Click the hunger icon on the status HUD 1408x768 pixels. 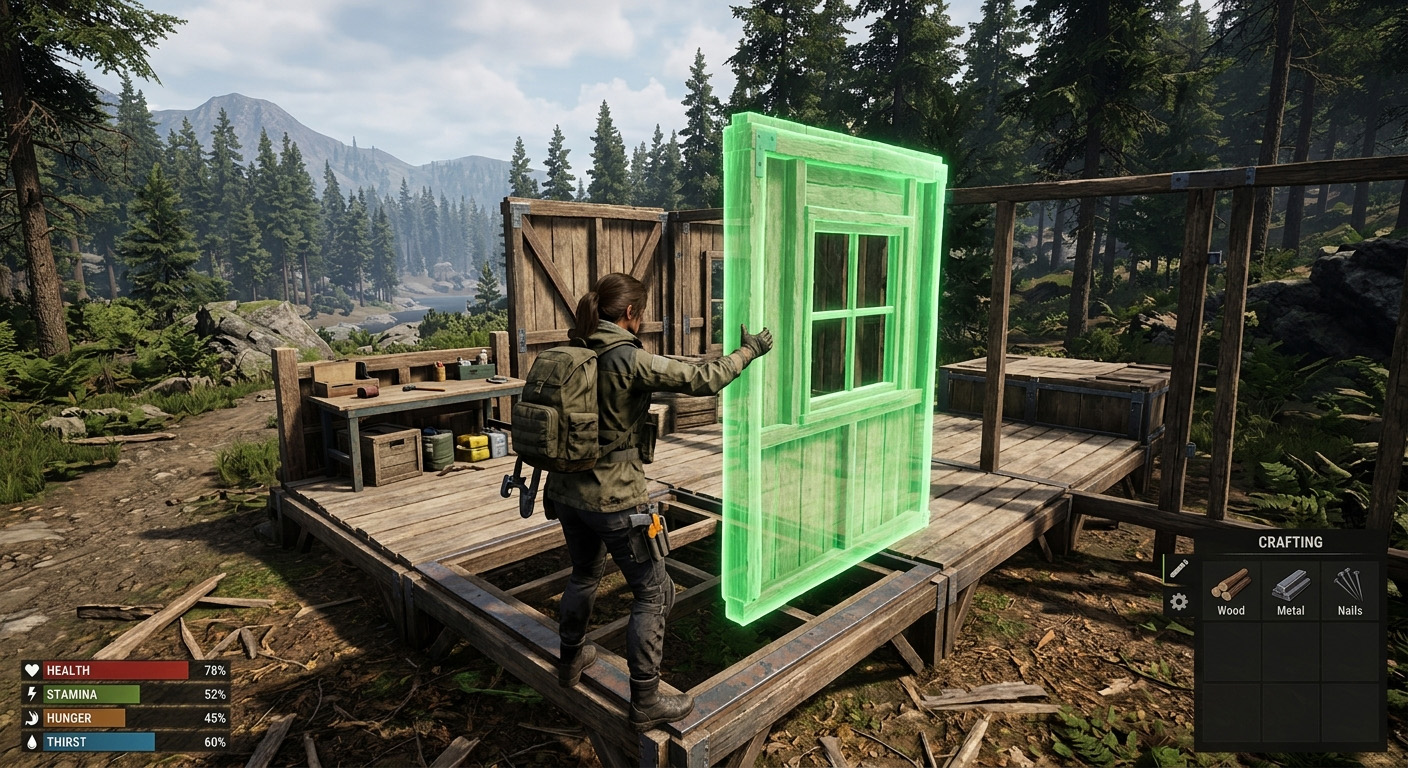click(x=33, y=717)
